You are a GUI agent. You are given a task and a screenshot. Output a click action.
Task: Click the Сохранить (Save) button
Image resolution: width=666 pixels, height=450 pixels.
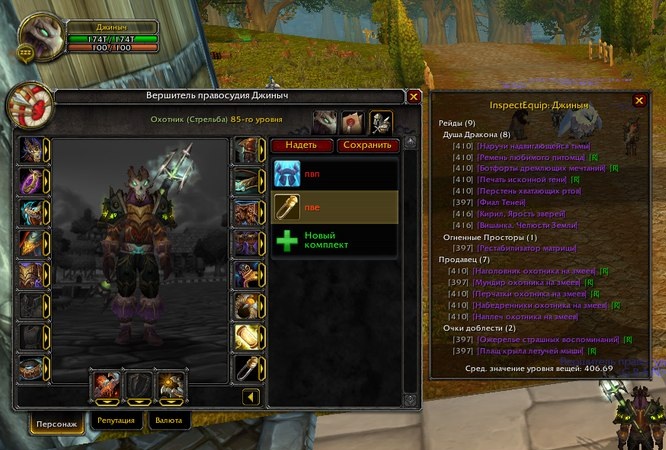(368, 145)
